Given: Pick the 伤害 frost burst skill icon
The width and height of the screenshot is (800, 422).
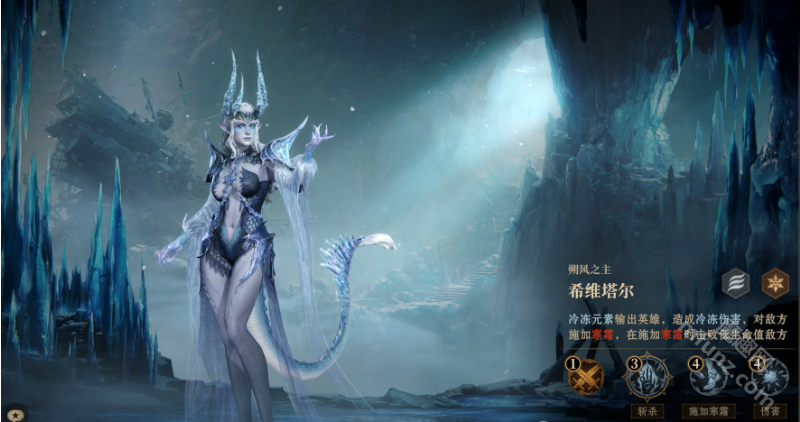Looking at the screenshot, I should coord(768,379).
